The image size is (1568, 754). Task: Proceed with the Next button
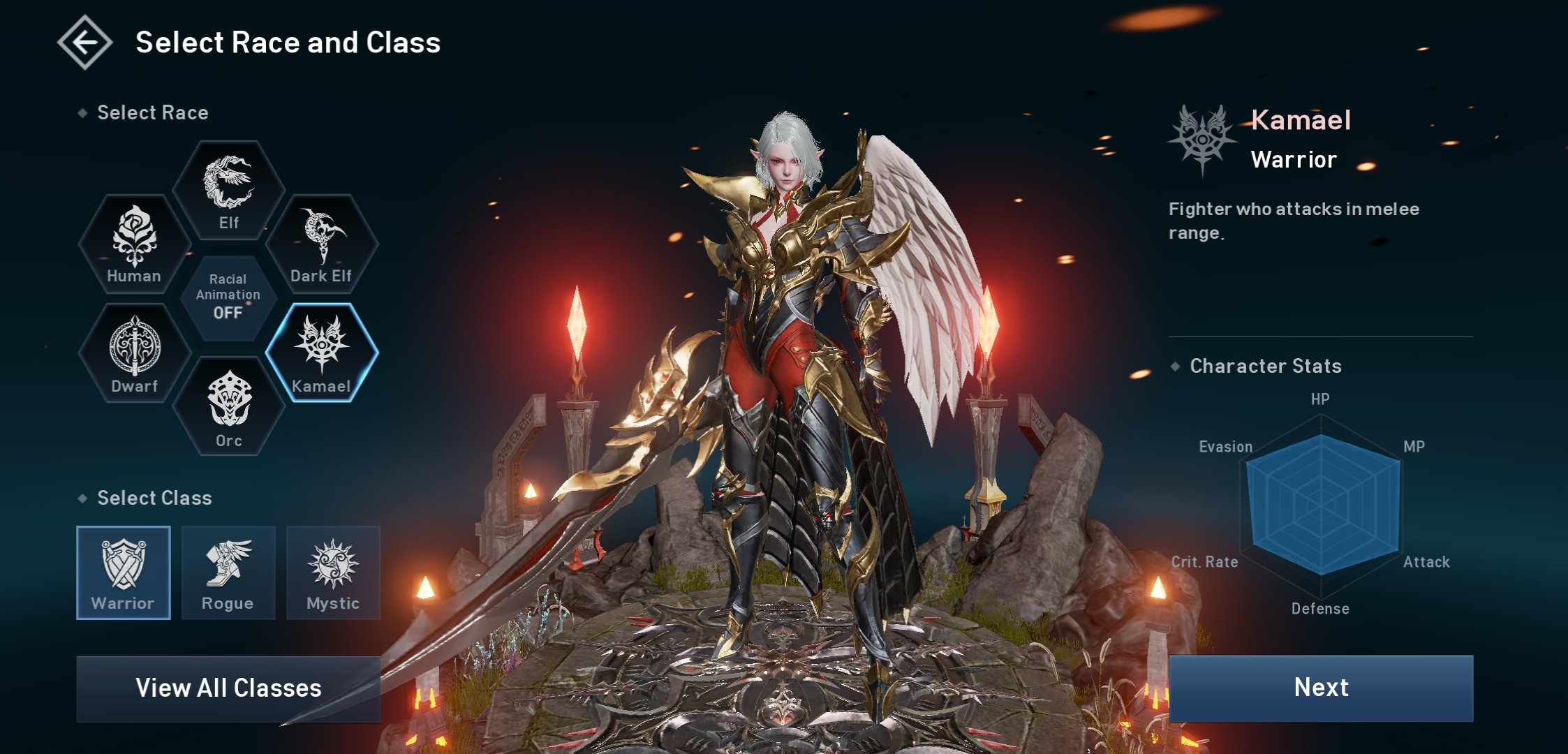point(1321,688)
